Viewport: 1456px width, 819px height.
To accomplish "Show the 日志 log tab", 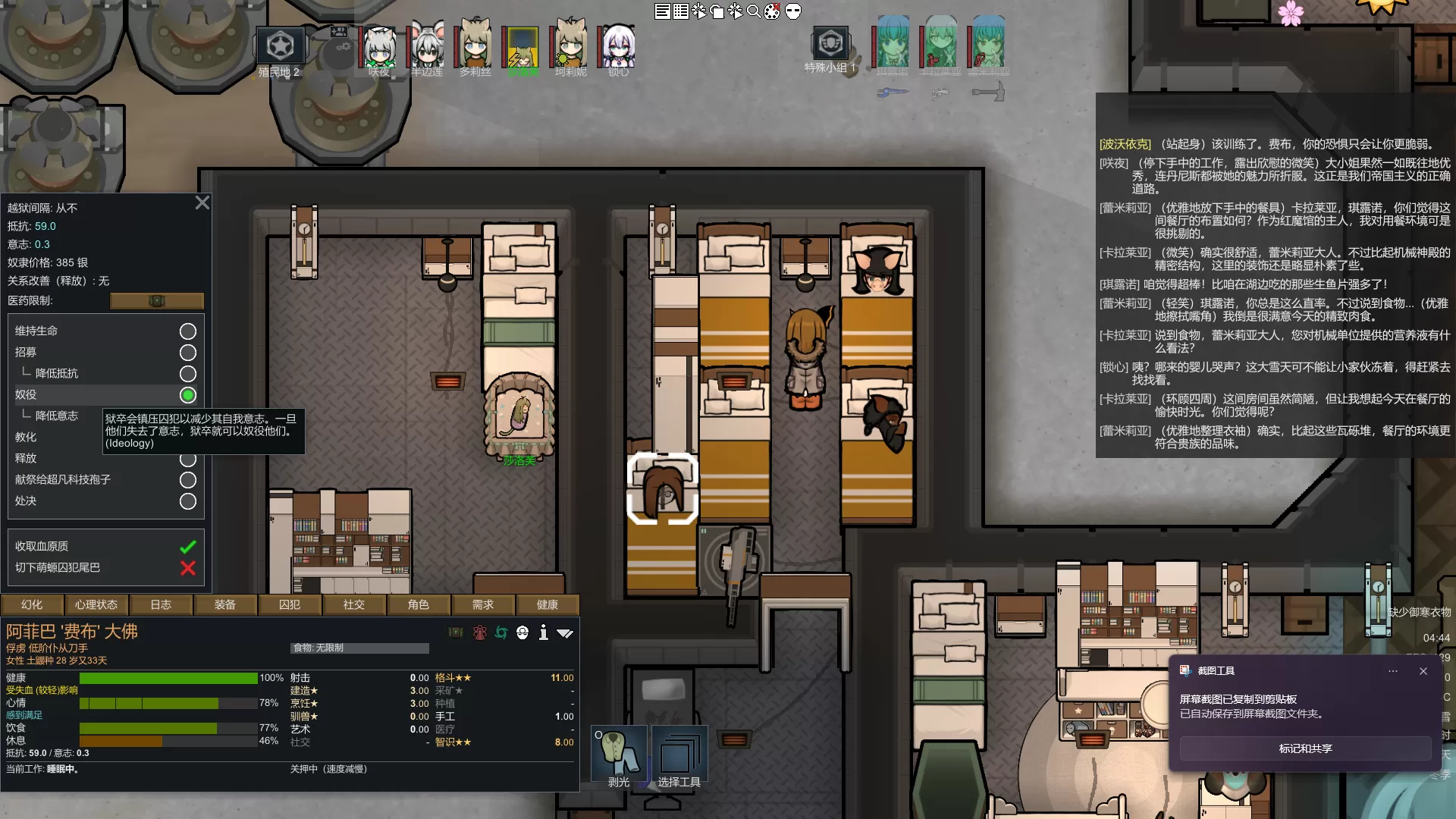I will click(x=160, y=604).
